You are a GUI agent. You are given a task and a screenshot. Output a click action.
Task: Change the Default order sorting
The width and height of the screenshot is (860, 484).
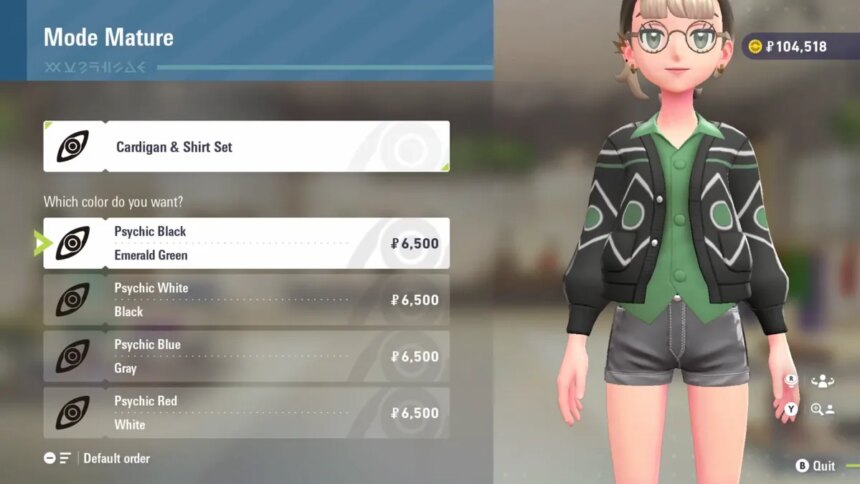[98, 458]
